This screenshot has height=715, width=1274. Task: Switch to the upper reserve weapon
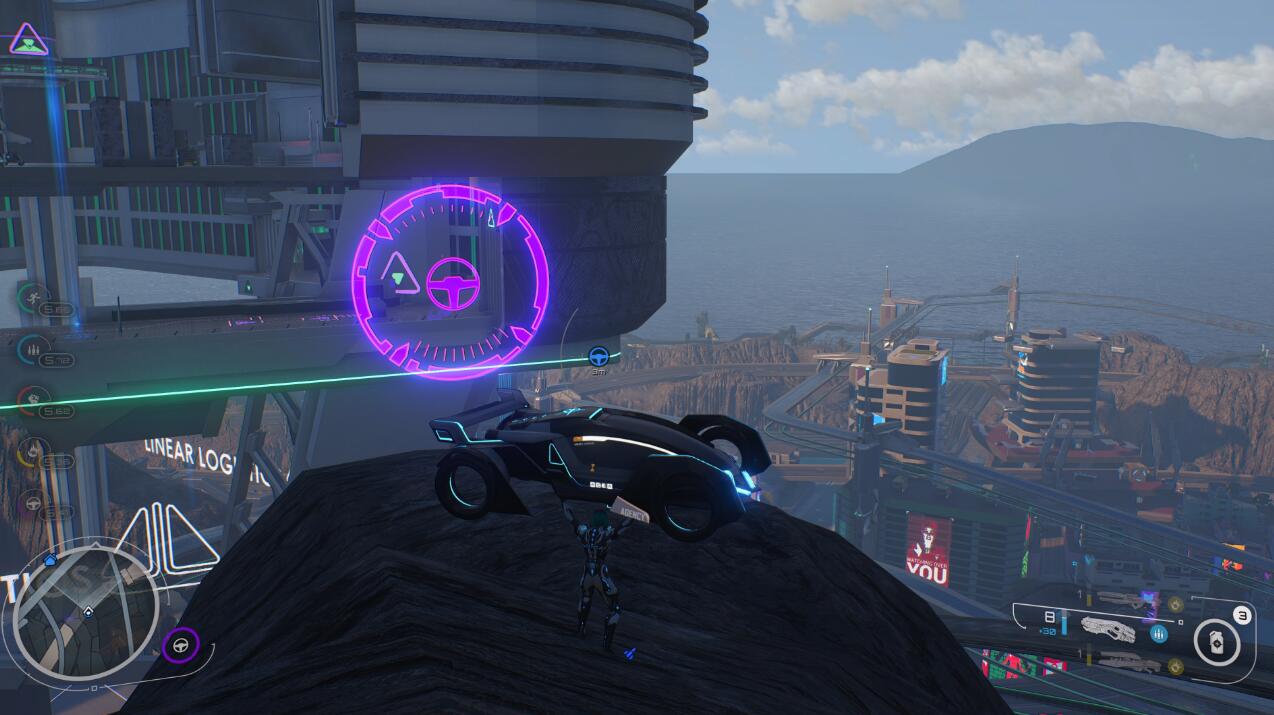[x=1122, y=602]
